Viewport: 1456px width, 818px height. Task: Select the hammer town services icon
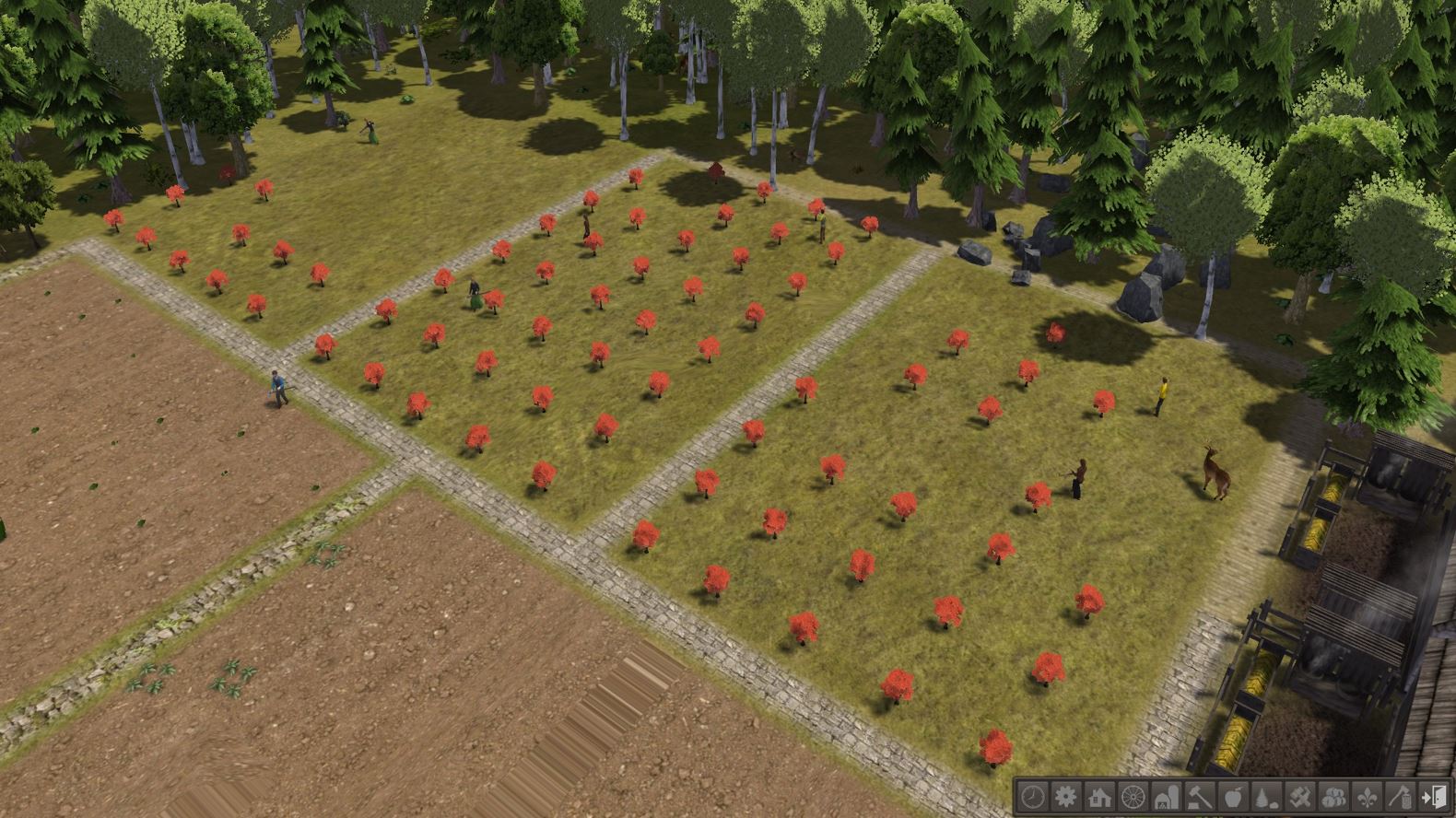coord(1198,800)
